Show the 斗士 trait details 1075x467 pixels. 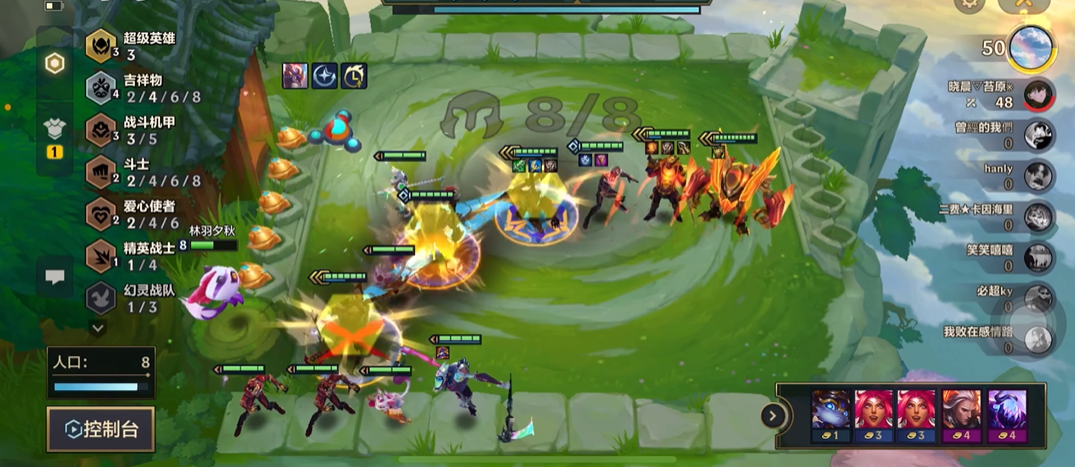(100, 172)
